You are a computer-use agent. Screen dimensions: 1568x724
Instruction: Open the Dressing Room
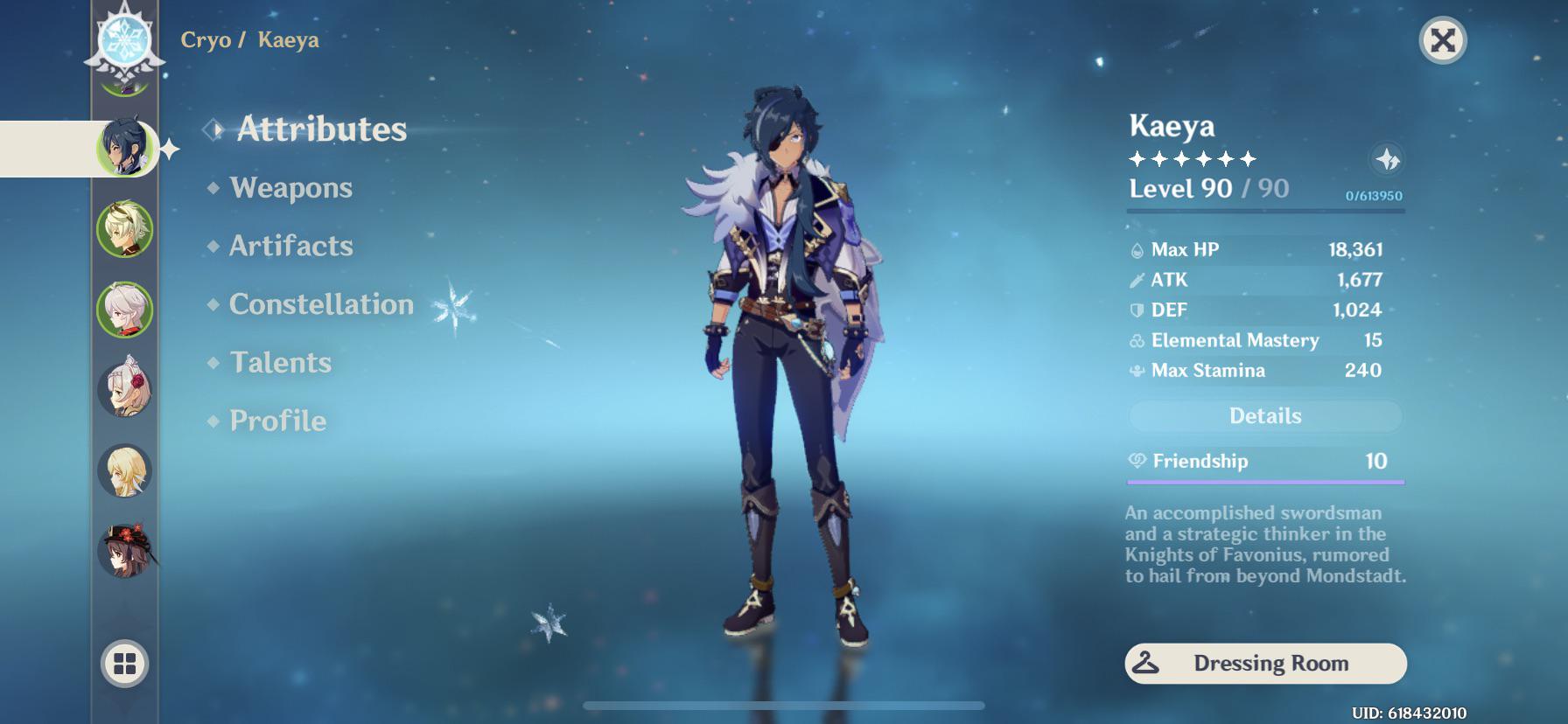click(x=1265, y=664)
